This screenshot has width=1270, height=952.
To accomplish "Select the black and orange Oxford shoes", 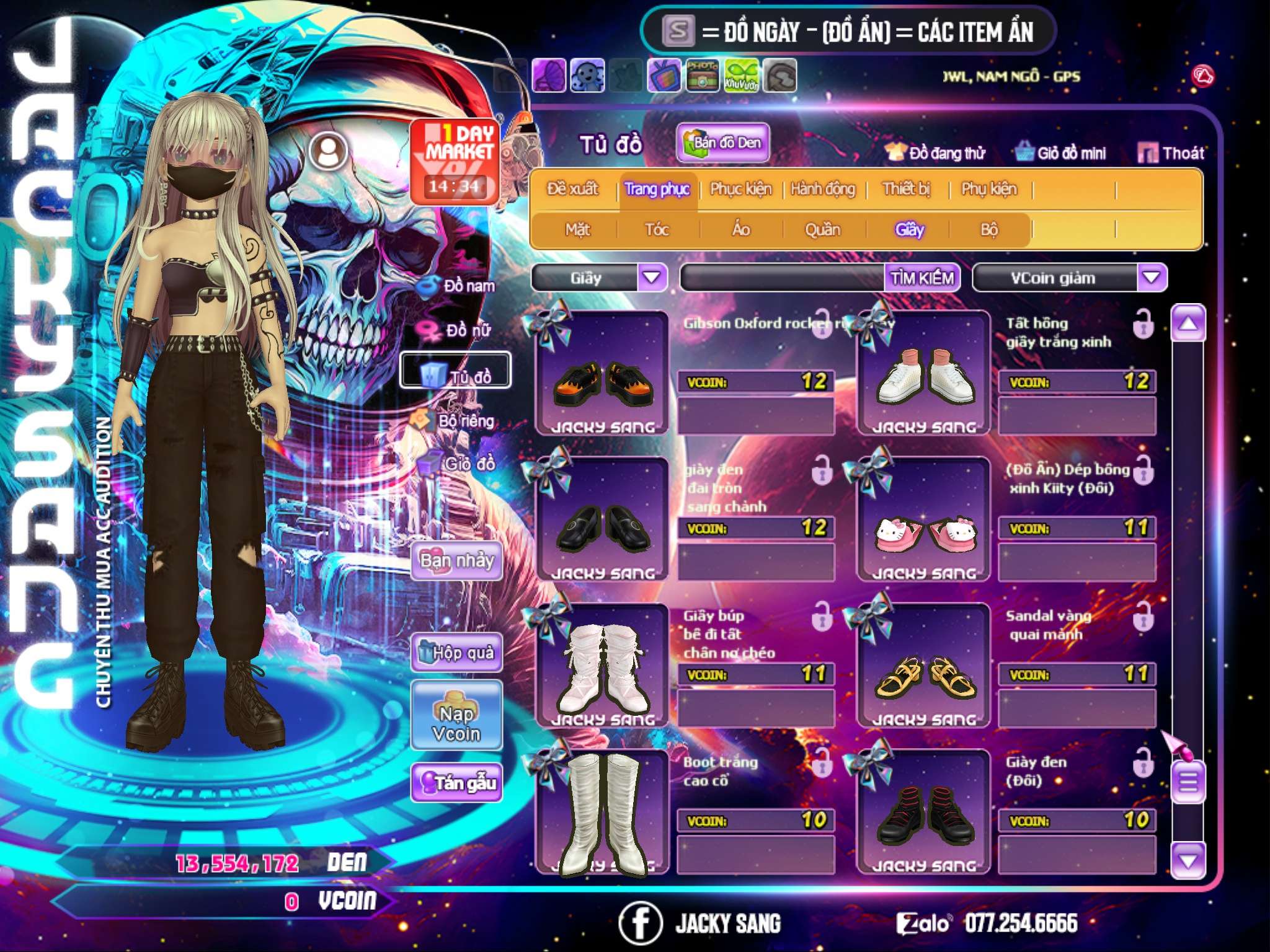I will tap(602, 384).
